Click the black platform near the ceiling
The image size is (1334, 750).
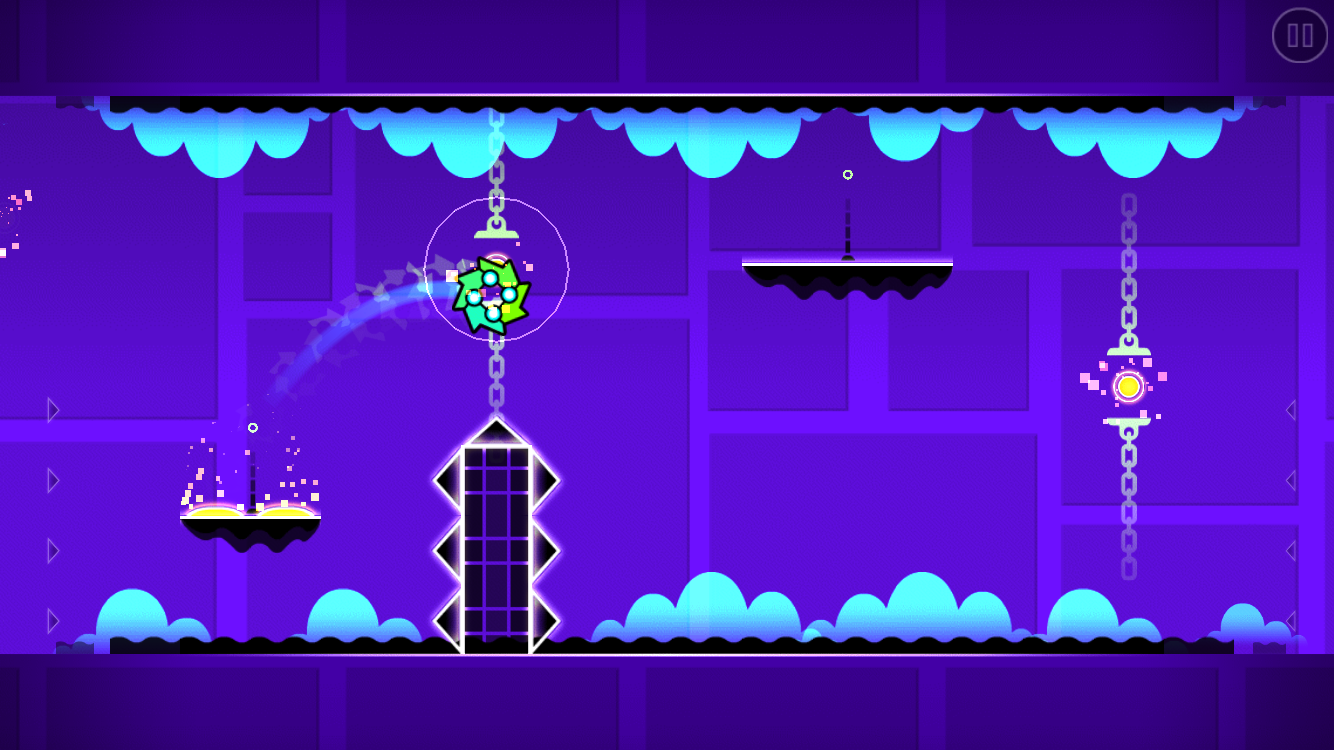(x=848, y=265)
